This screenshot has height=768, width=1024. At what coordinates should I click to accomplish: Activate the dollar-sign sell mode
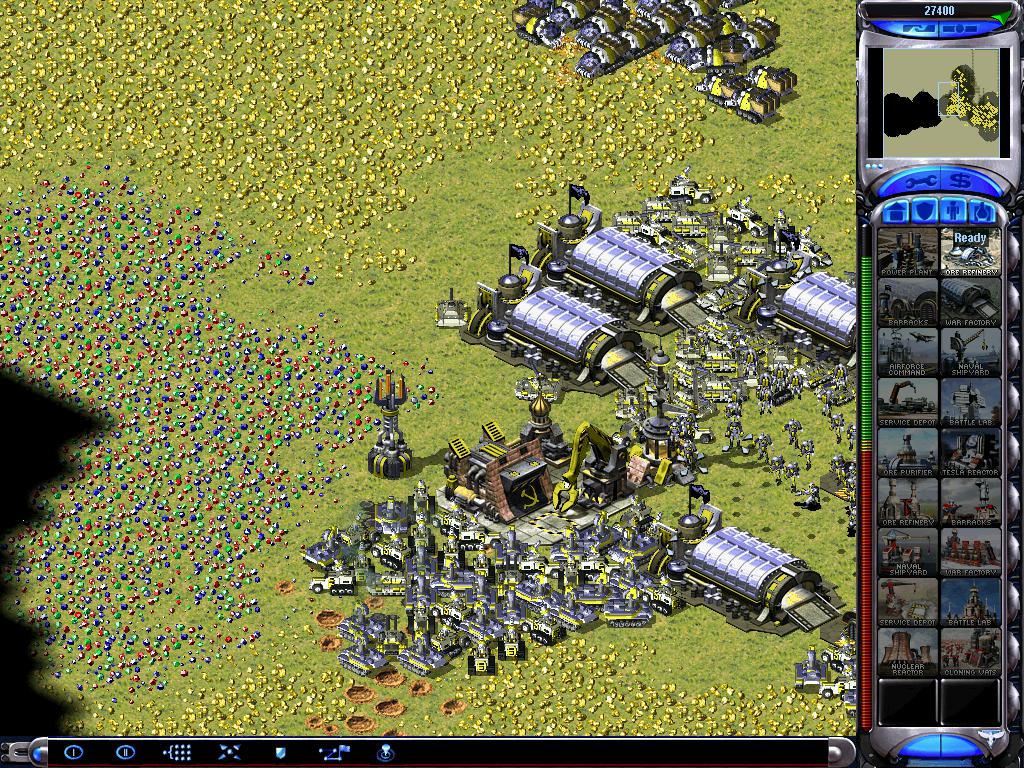[961, 181]
